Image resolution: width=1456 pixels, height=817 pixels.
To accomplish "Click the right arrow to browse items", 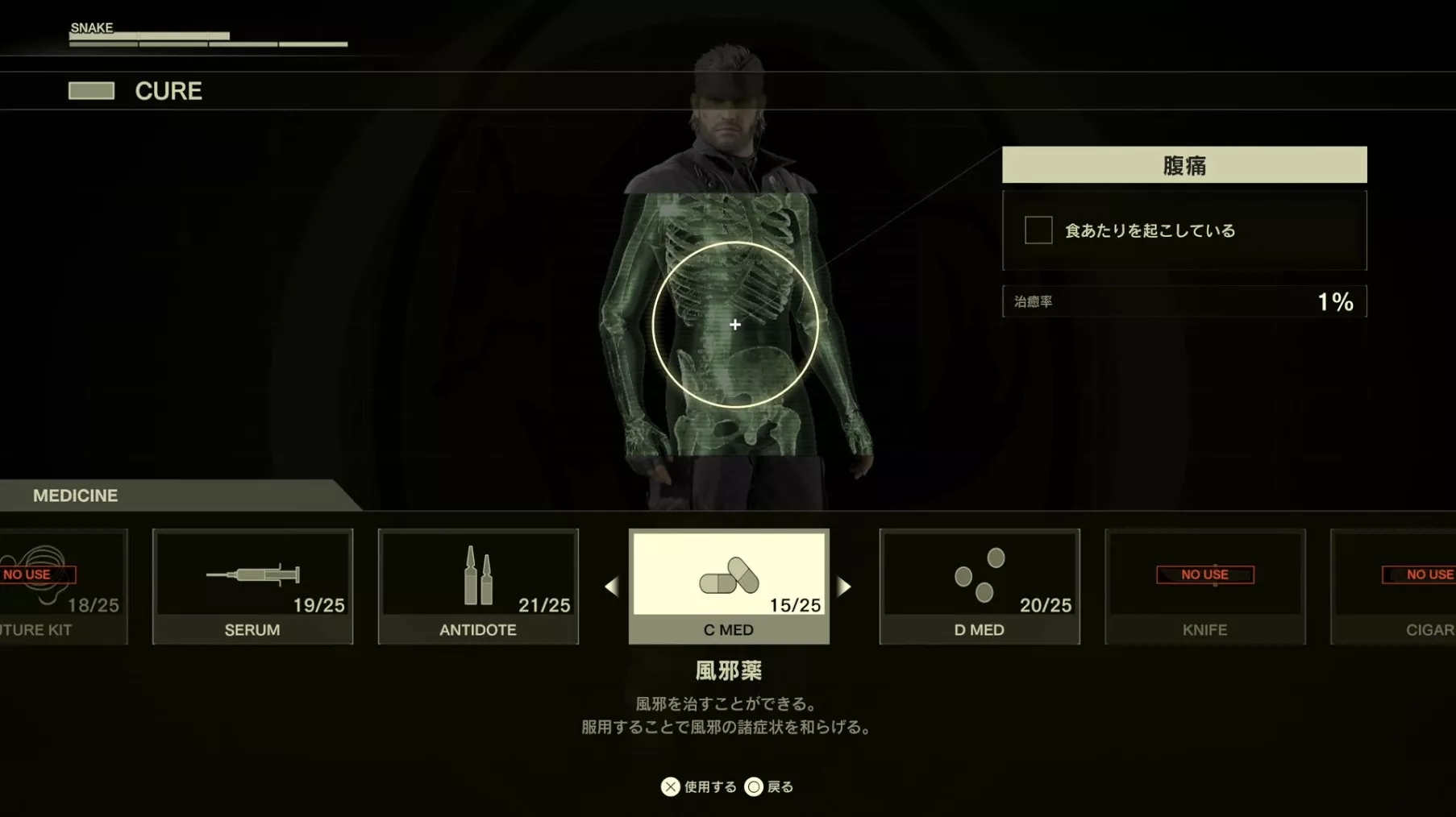I will click(846, 587).
